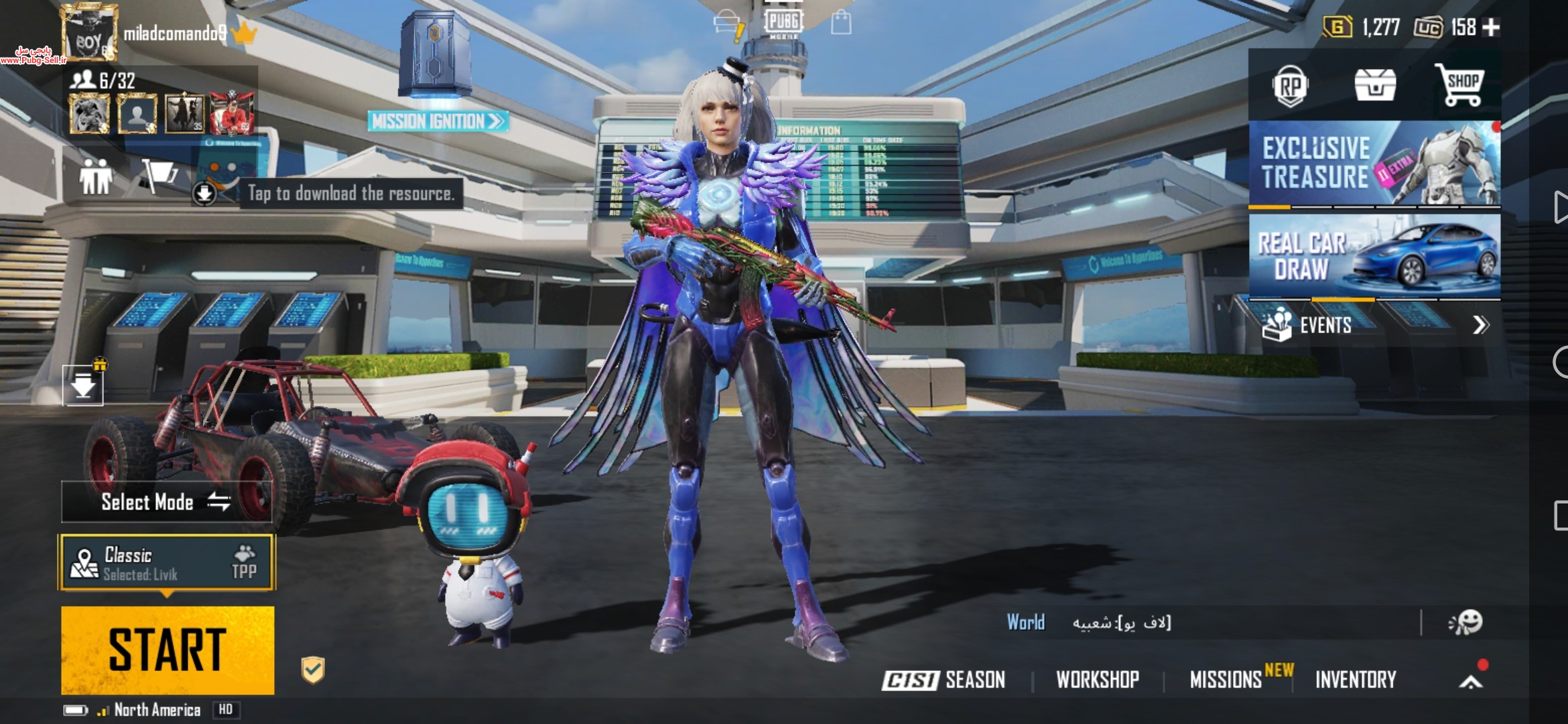Expand the bottom menu arrow
Image resolution: width=1568 pixels, height=724 pixels.
click(1471, 681)
